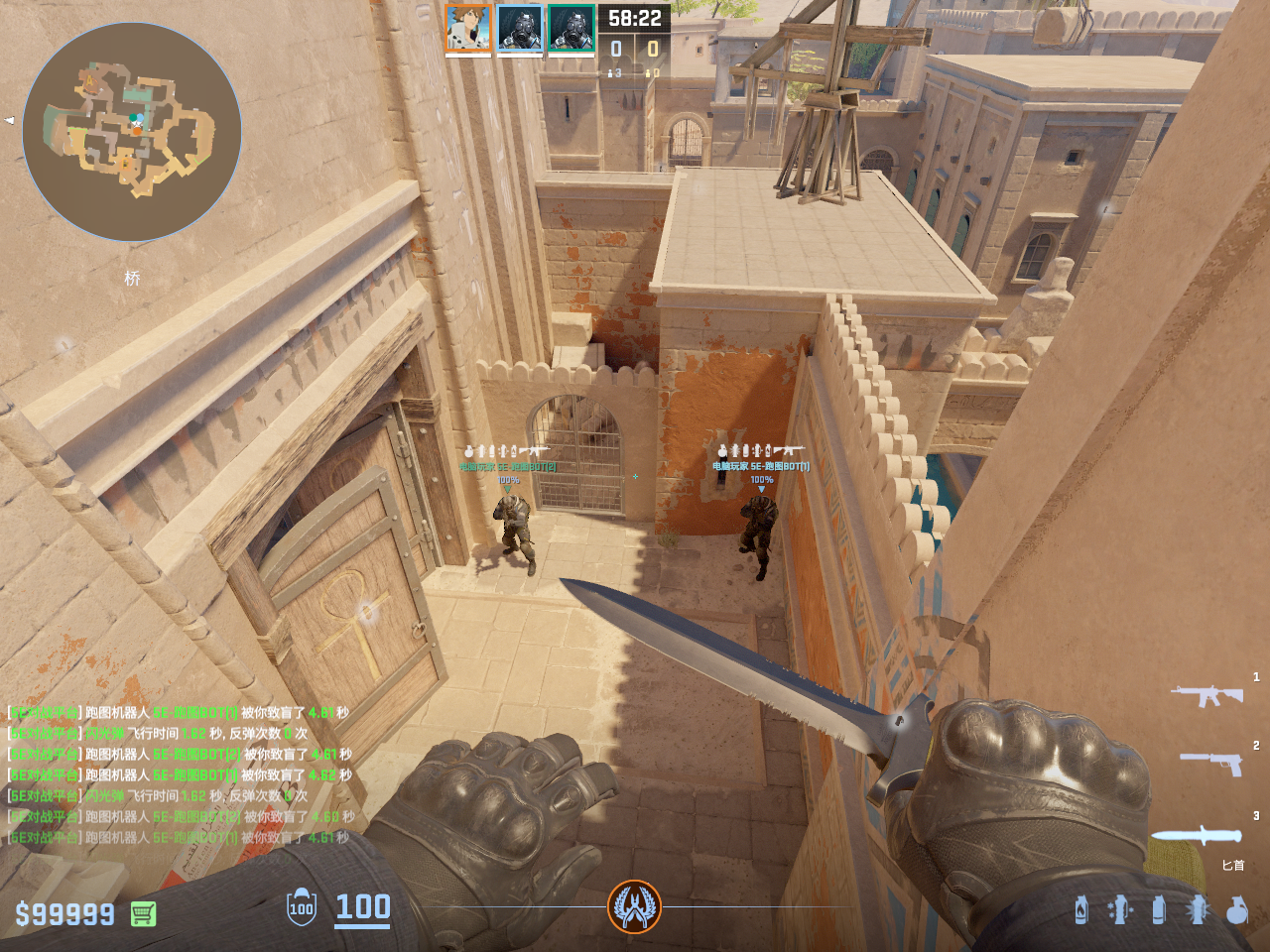The image size is (1270, 952).
Task: Choose the incendiary grenade icon
Action: pyautogui.click(x=1081, y=909)
